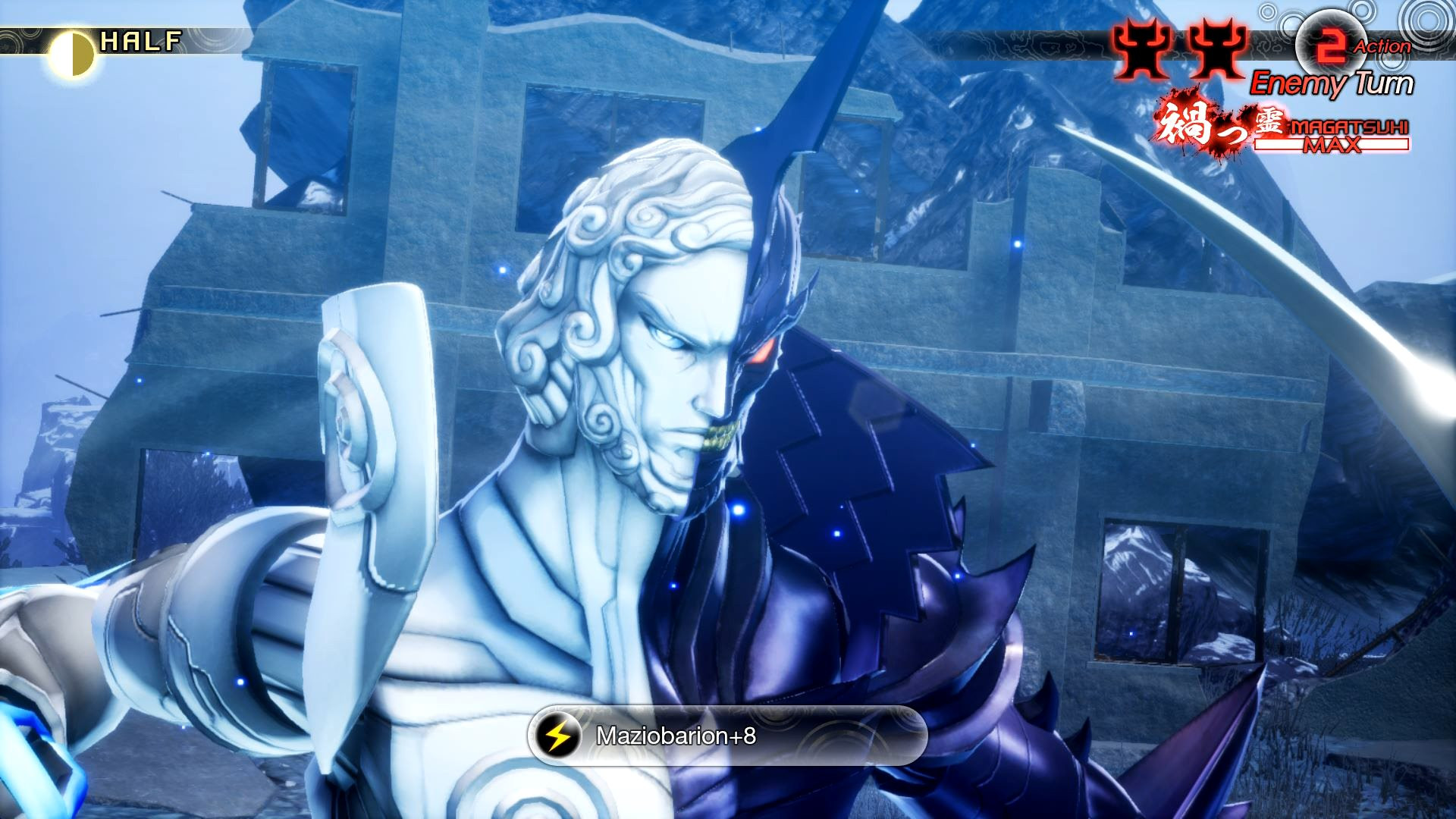Viewport: 1456px width, 819px height.
Task: Select the first red Press Turn demon icon
Action: [x=1141, y=47]
